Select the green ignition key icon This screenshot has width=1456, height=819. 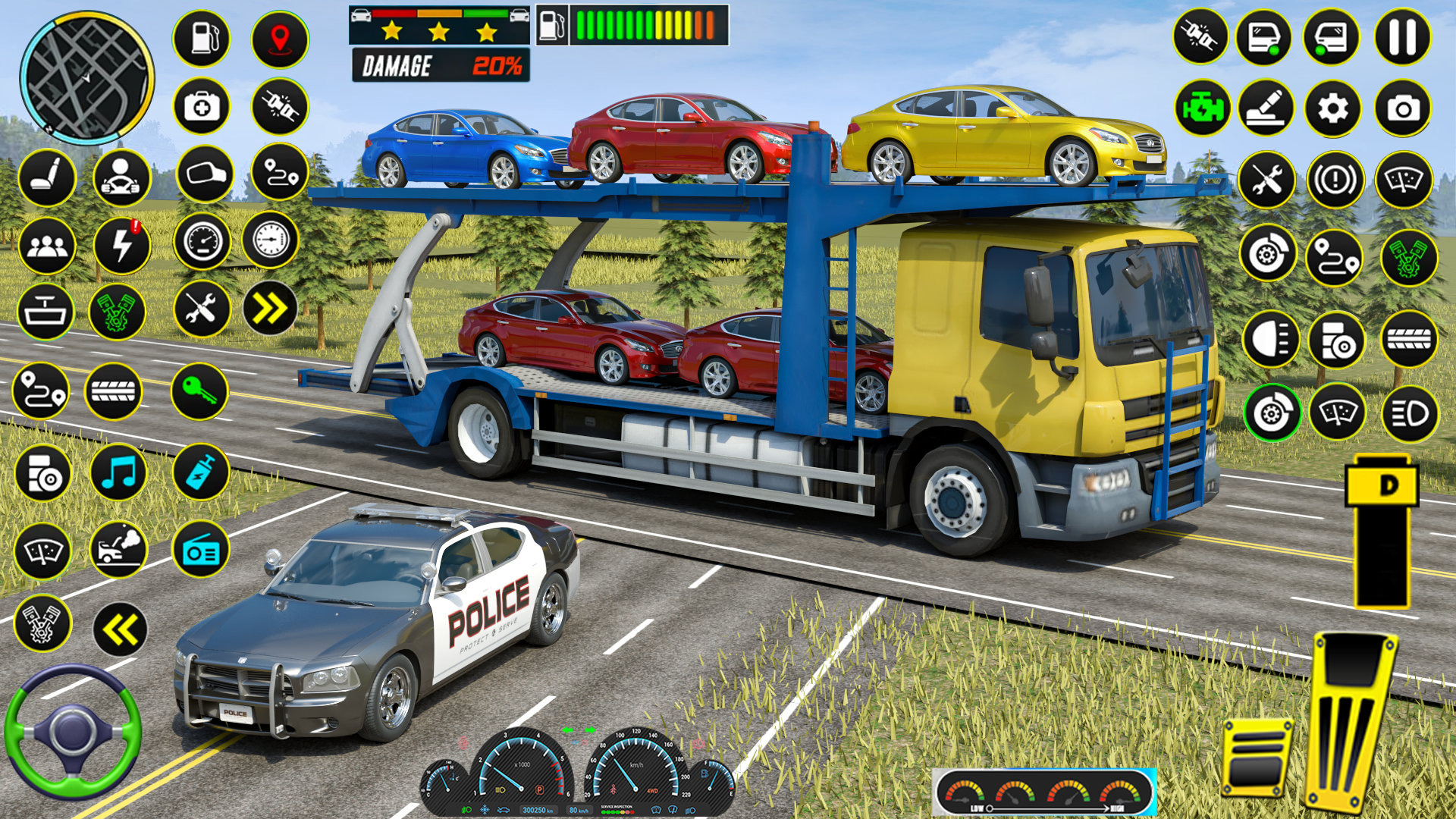coord(199,391)
